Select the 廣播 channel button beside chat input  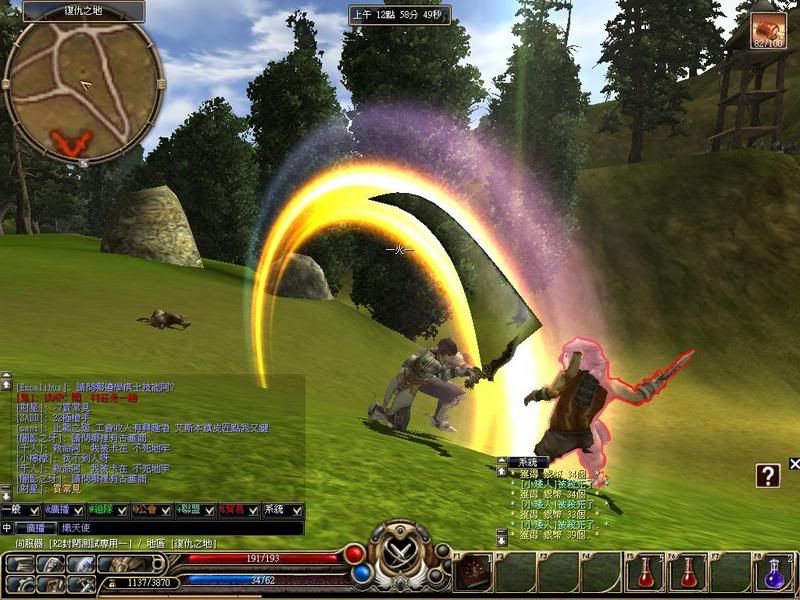coord(32,527)
